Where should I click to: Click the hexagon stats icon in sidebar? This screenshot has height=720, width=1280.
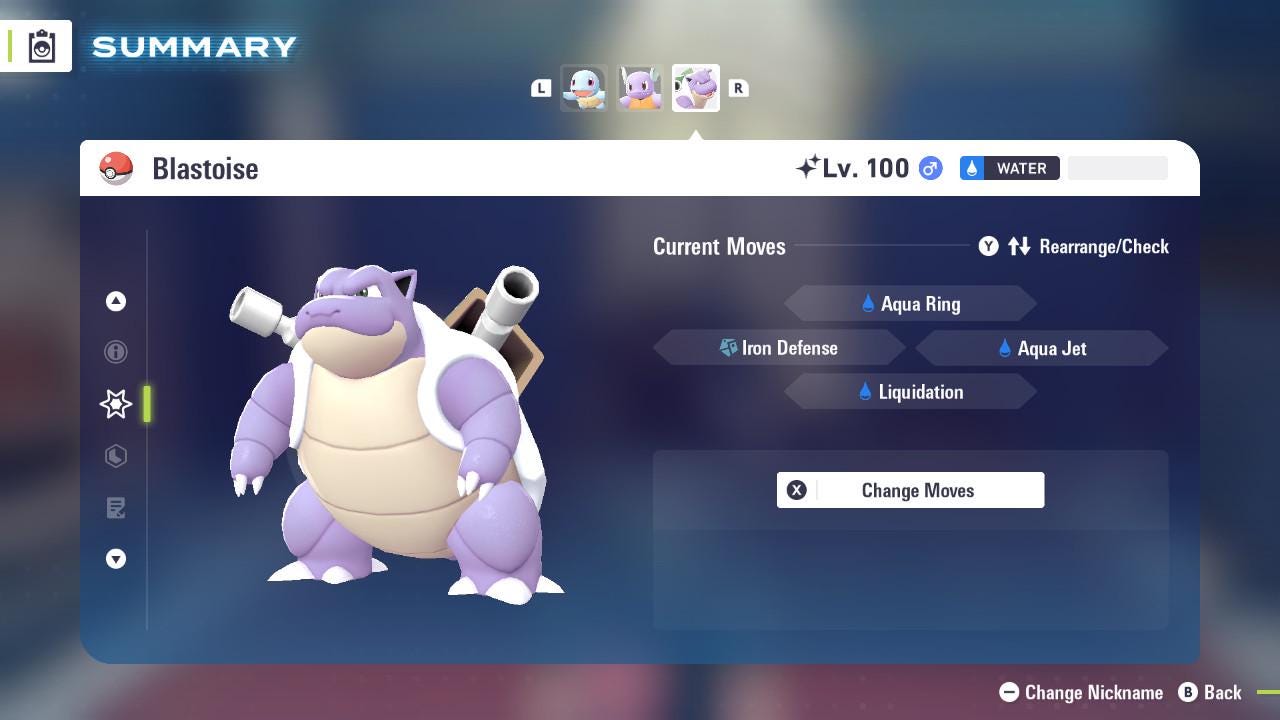[116, 456]
